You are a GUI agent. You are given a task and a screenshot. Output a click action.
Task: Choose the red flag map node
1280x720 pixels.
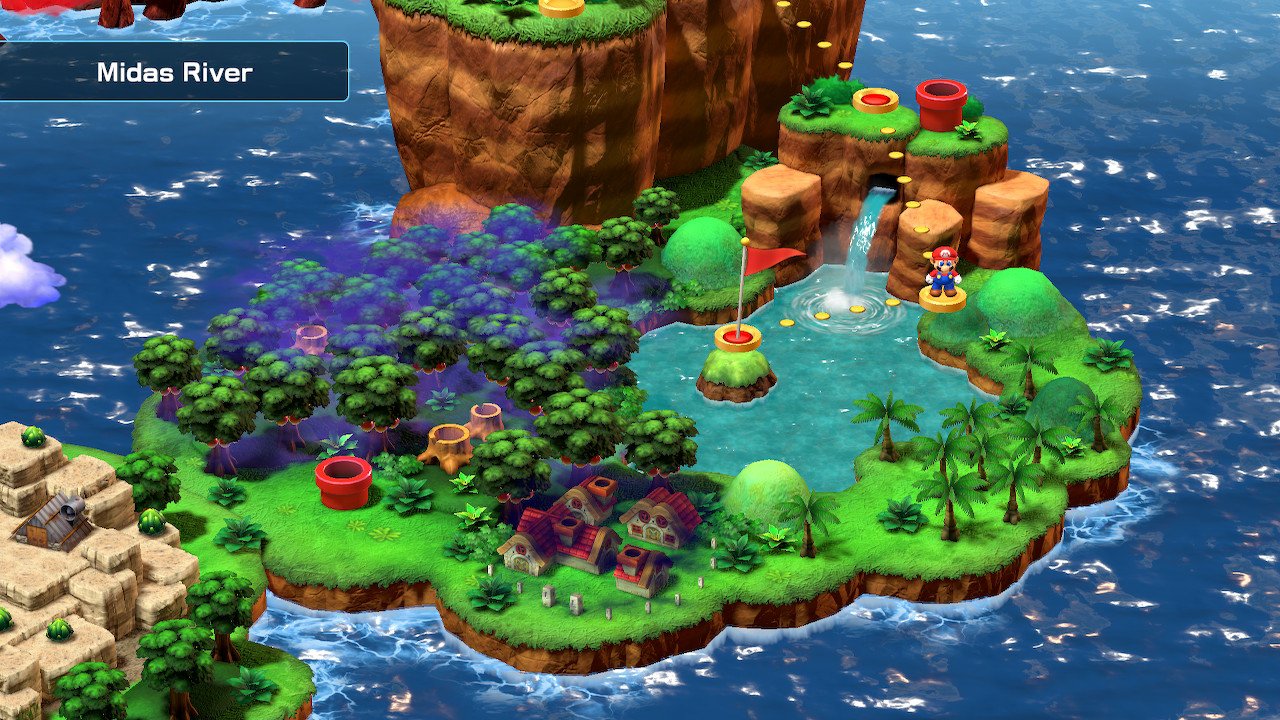[x=738, y=338]
